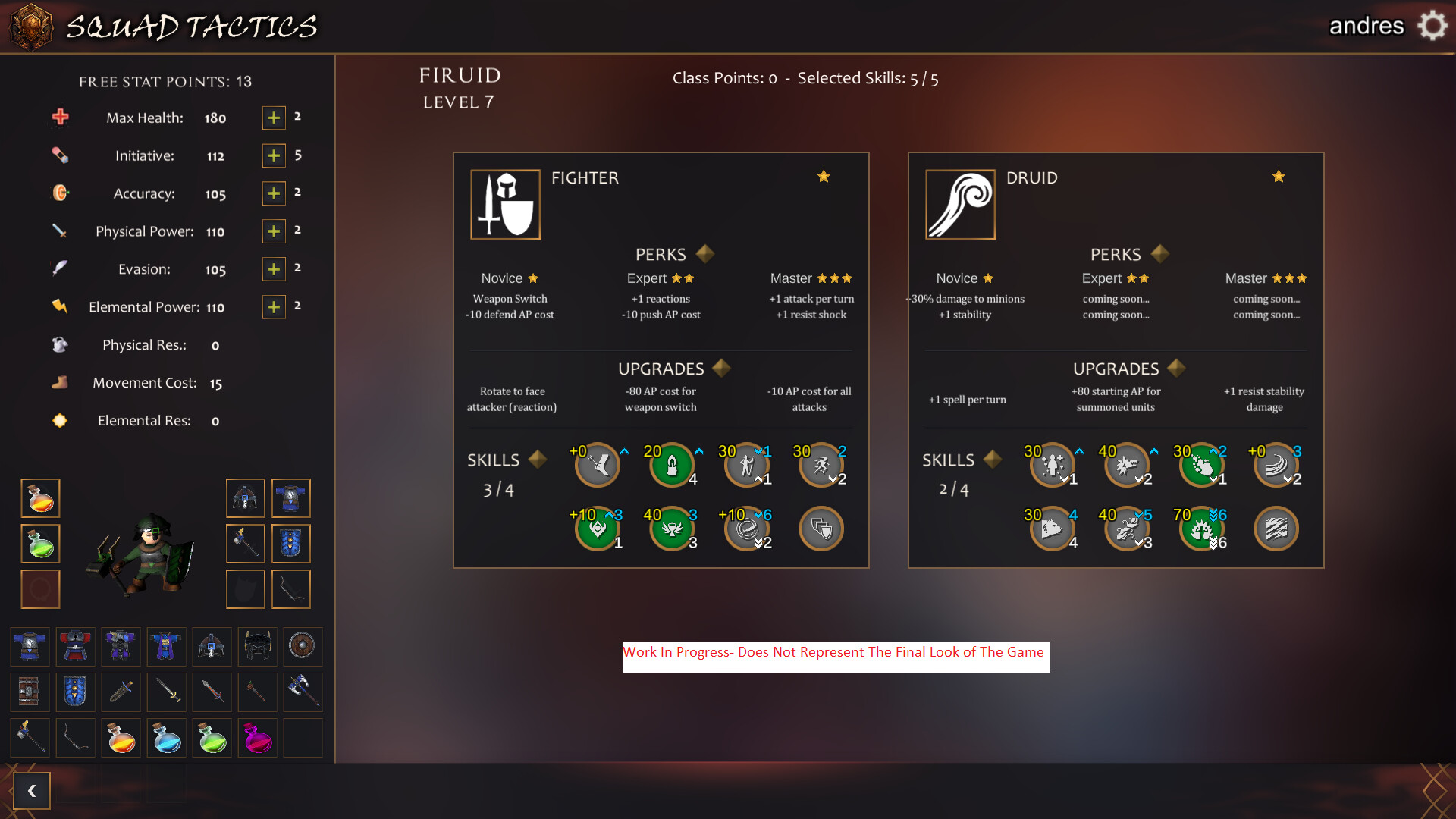Select the running sprint skill in Fighter skills
This screenshot has width=1456, height=819.
click(821, 466)
